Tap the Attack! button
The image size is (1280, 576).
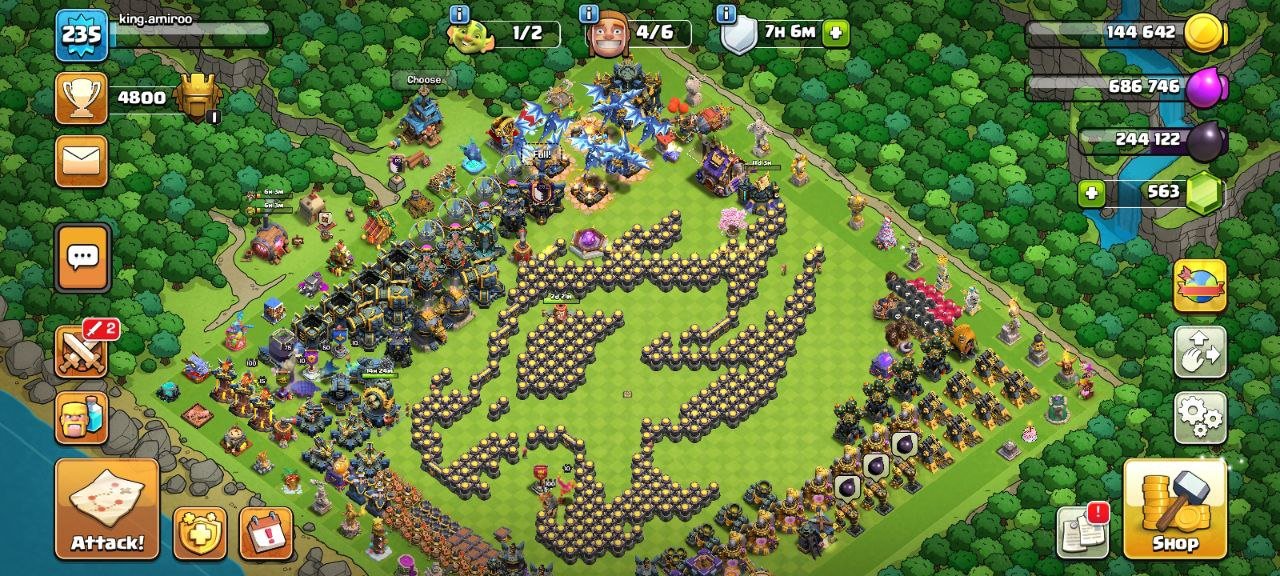[x=107, y=508]
